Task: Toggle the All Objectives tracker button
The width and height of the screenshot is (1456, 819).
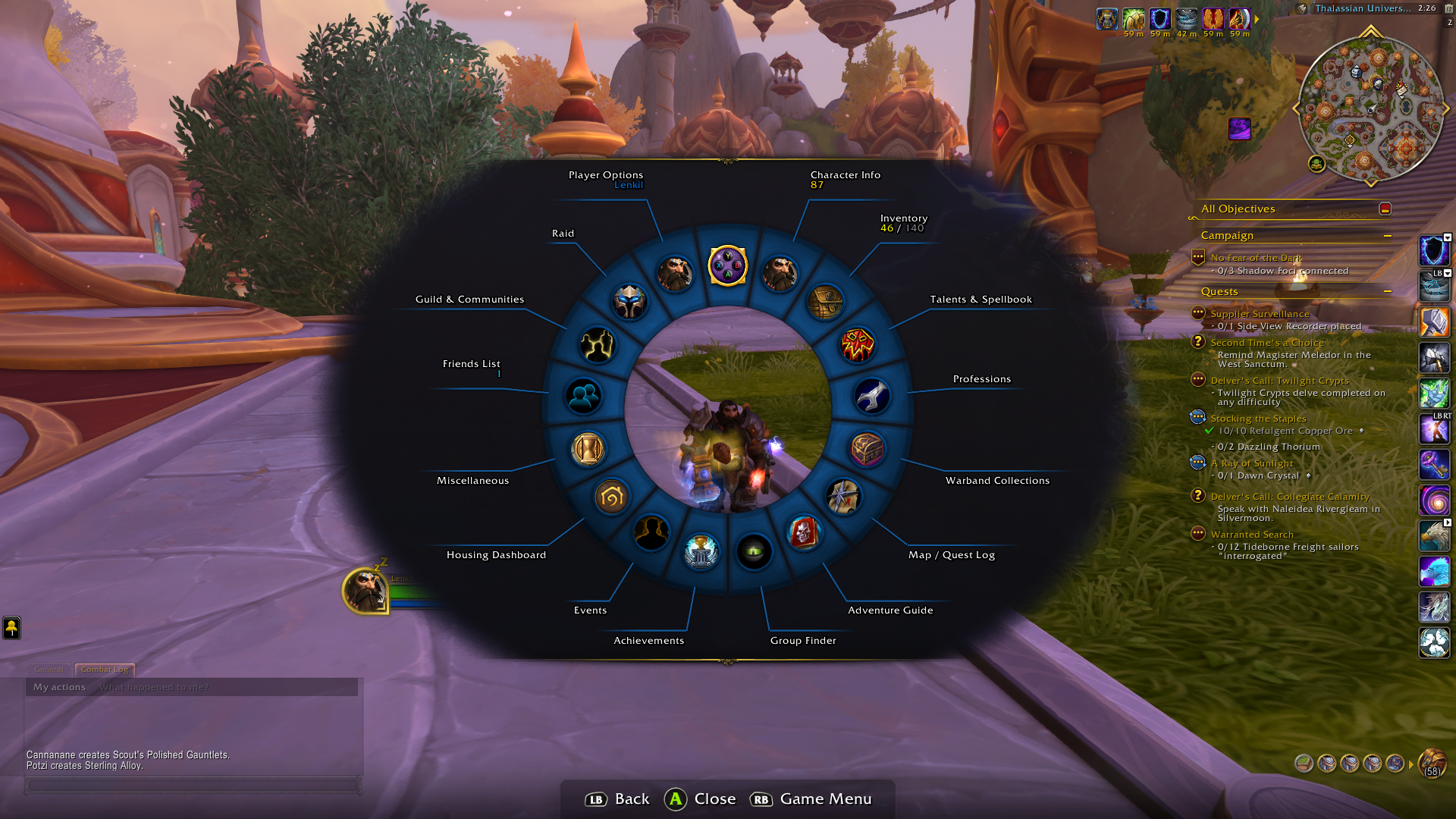Action: point(1385,209)
